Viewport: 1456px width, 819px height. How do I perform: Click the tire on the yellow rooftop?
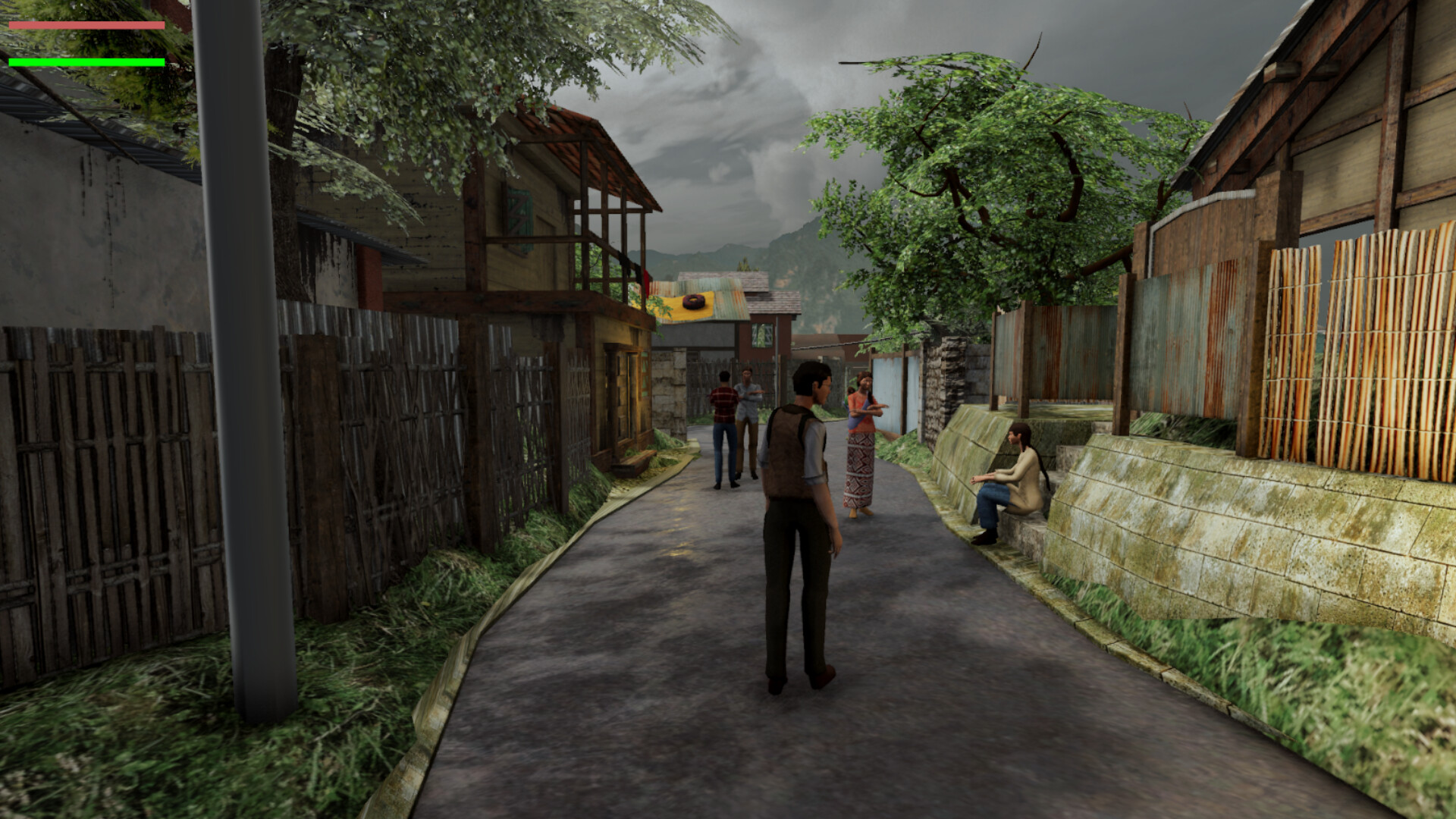tap(692, 302)
